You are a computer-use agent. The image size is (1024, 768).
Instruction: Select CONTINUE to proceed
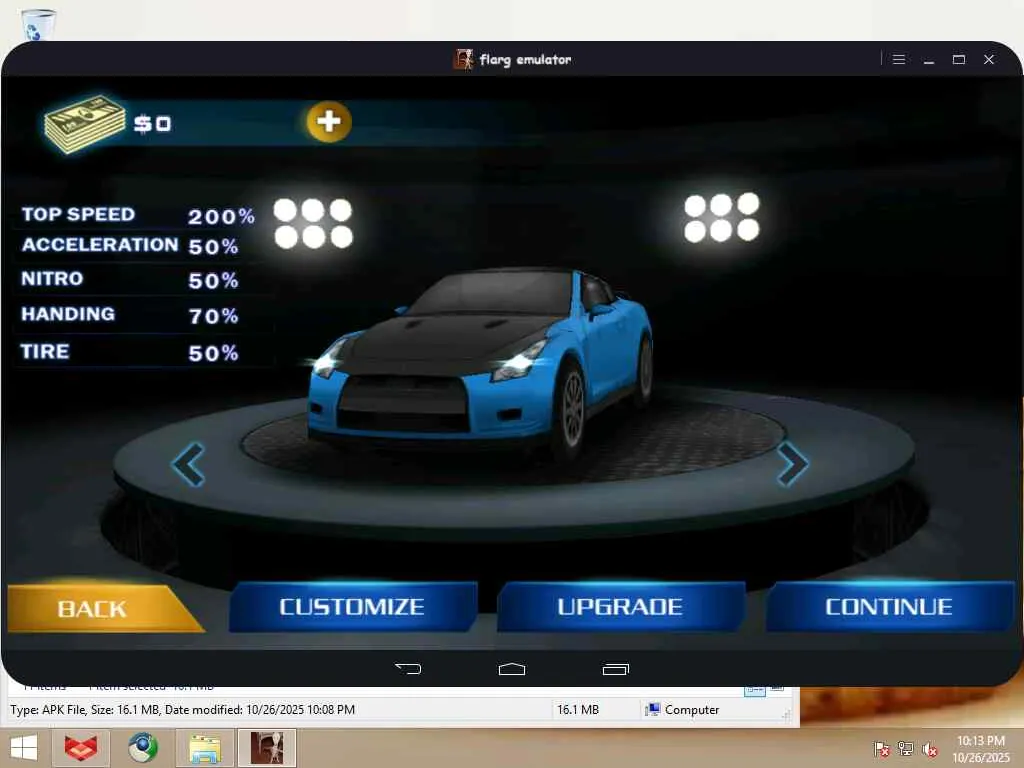(889, 607)
